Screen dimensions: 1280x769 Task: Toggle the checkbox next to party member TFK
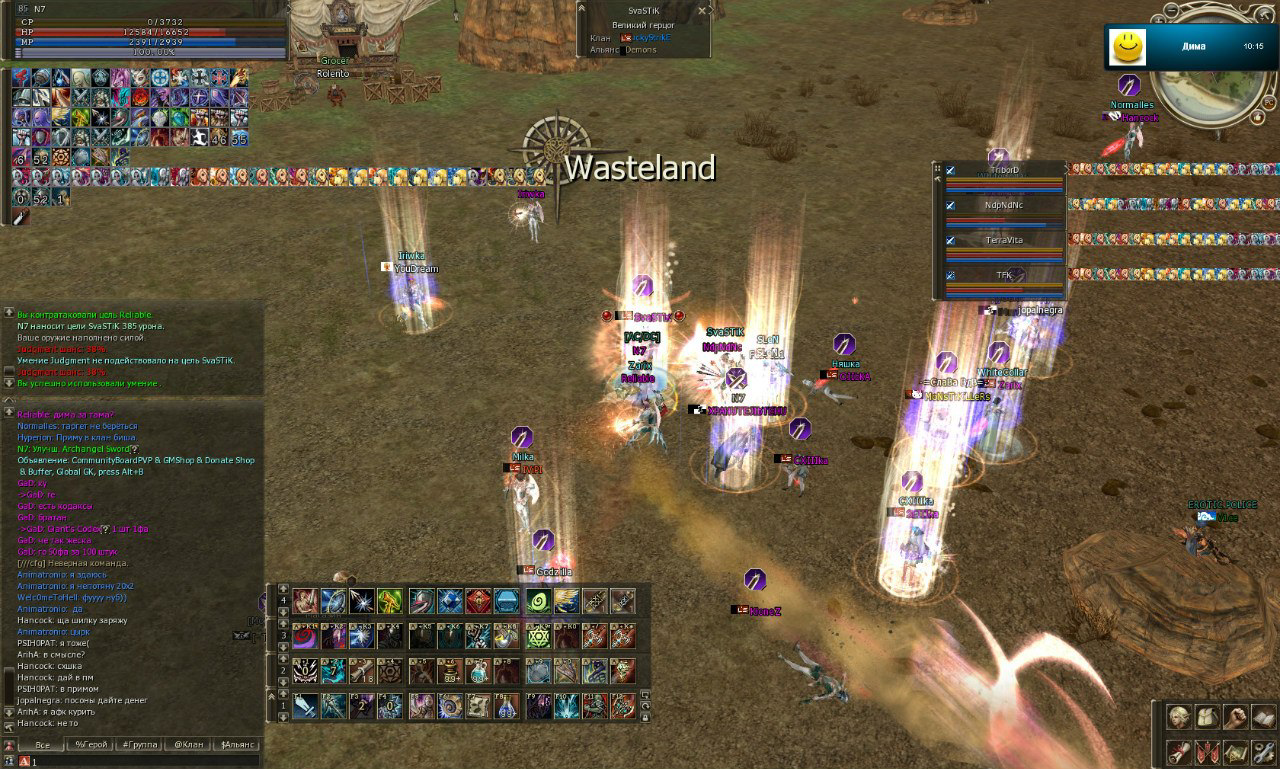(950, 275)
